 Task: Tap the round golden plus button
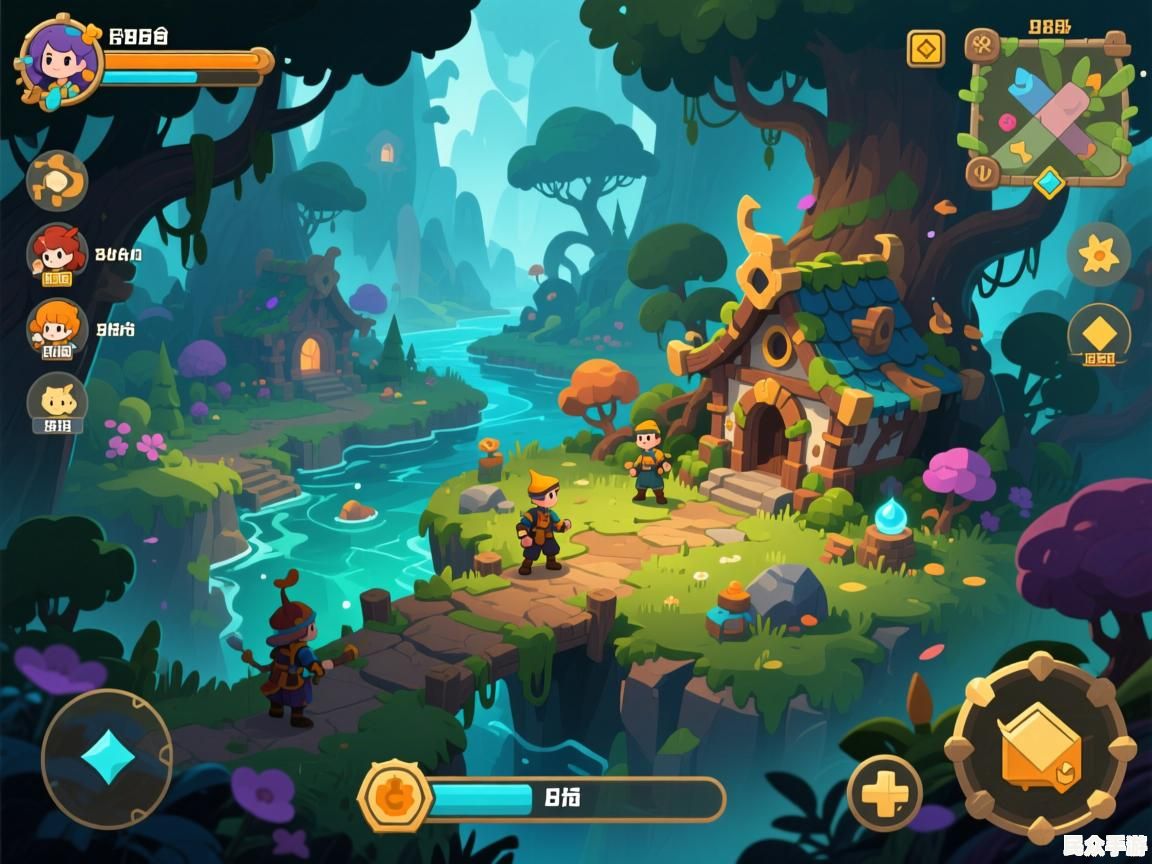coord(885,794)
